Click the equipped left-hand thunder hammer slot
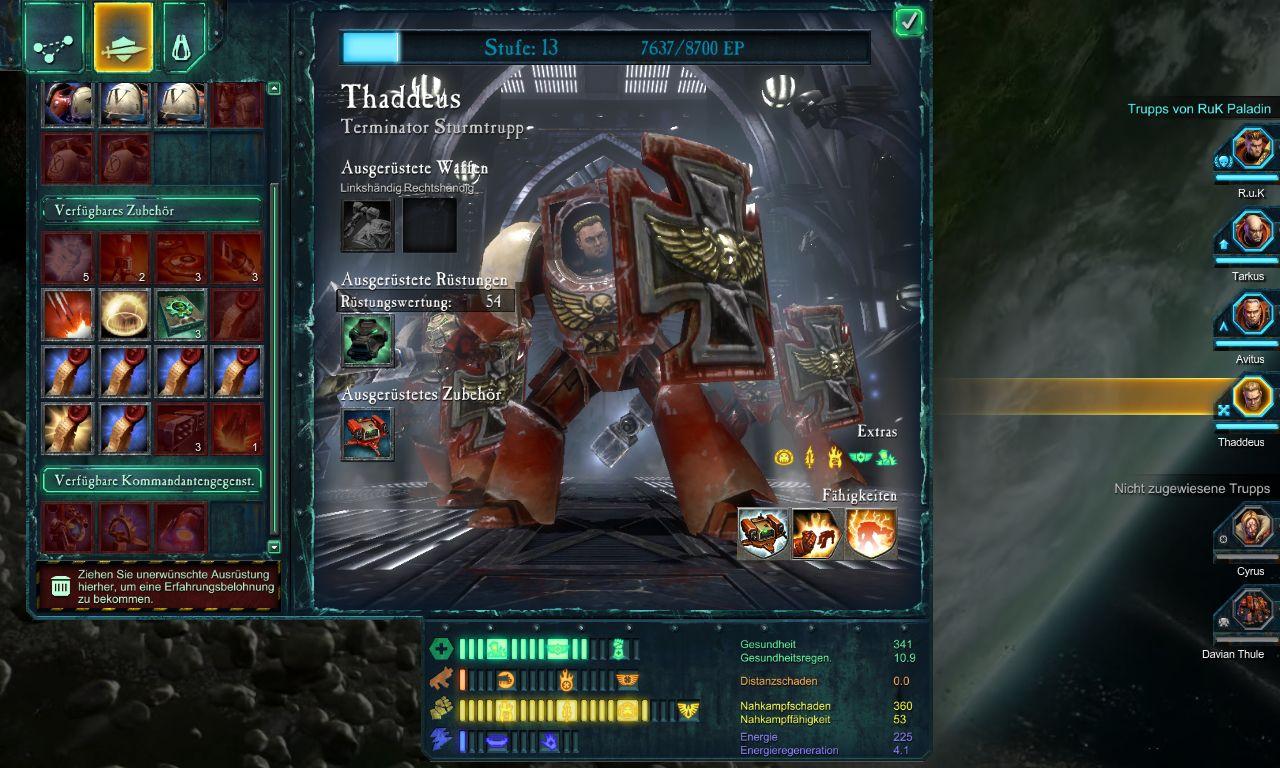Image resolution: width=1280 pixels, height=768 pixels. click(367, 225)
